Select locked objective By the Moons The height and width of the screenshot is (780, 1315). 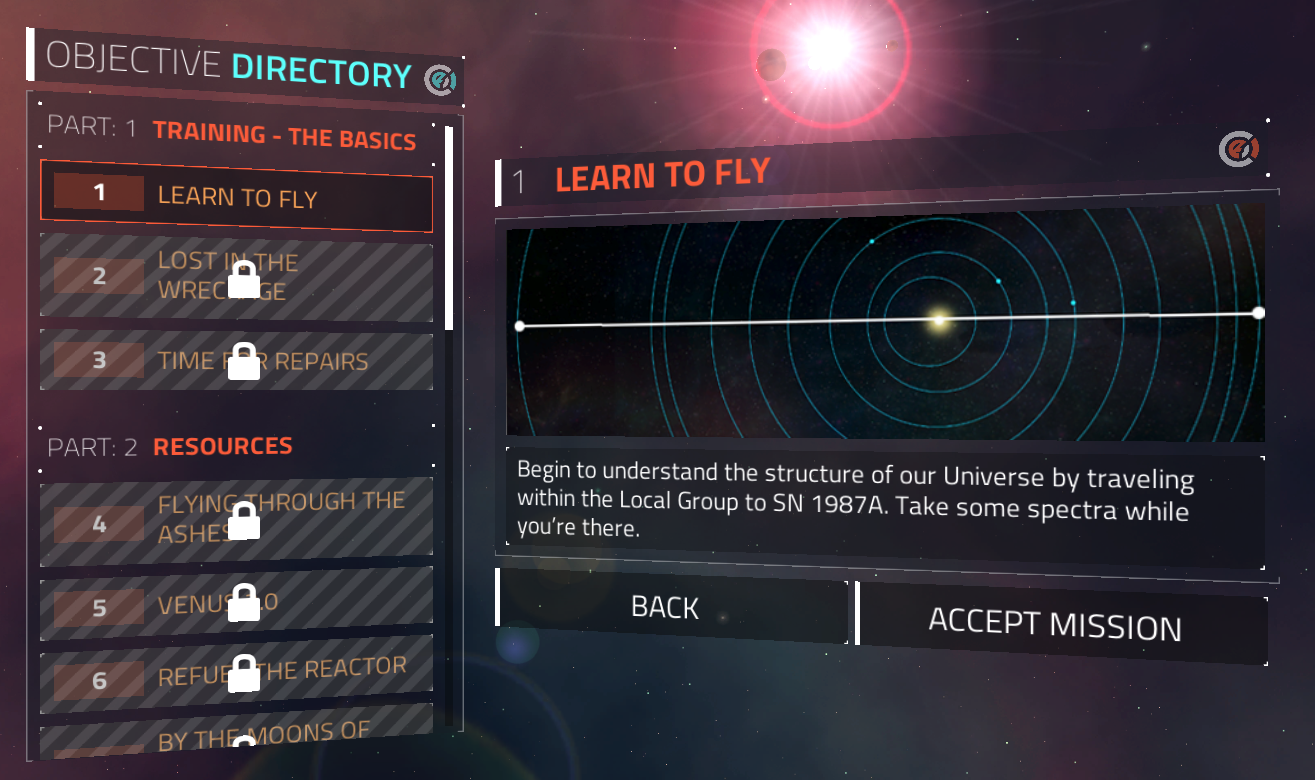236,738
